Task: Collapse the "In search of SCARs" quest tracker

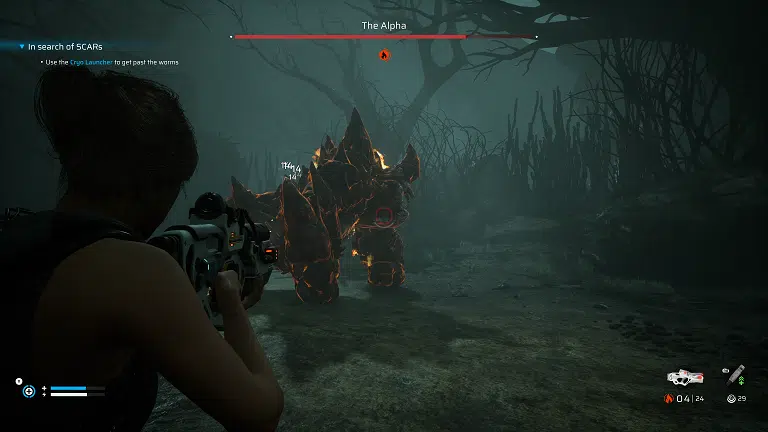Action: coord(21,46)
